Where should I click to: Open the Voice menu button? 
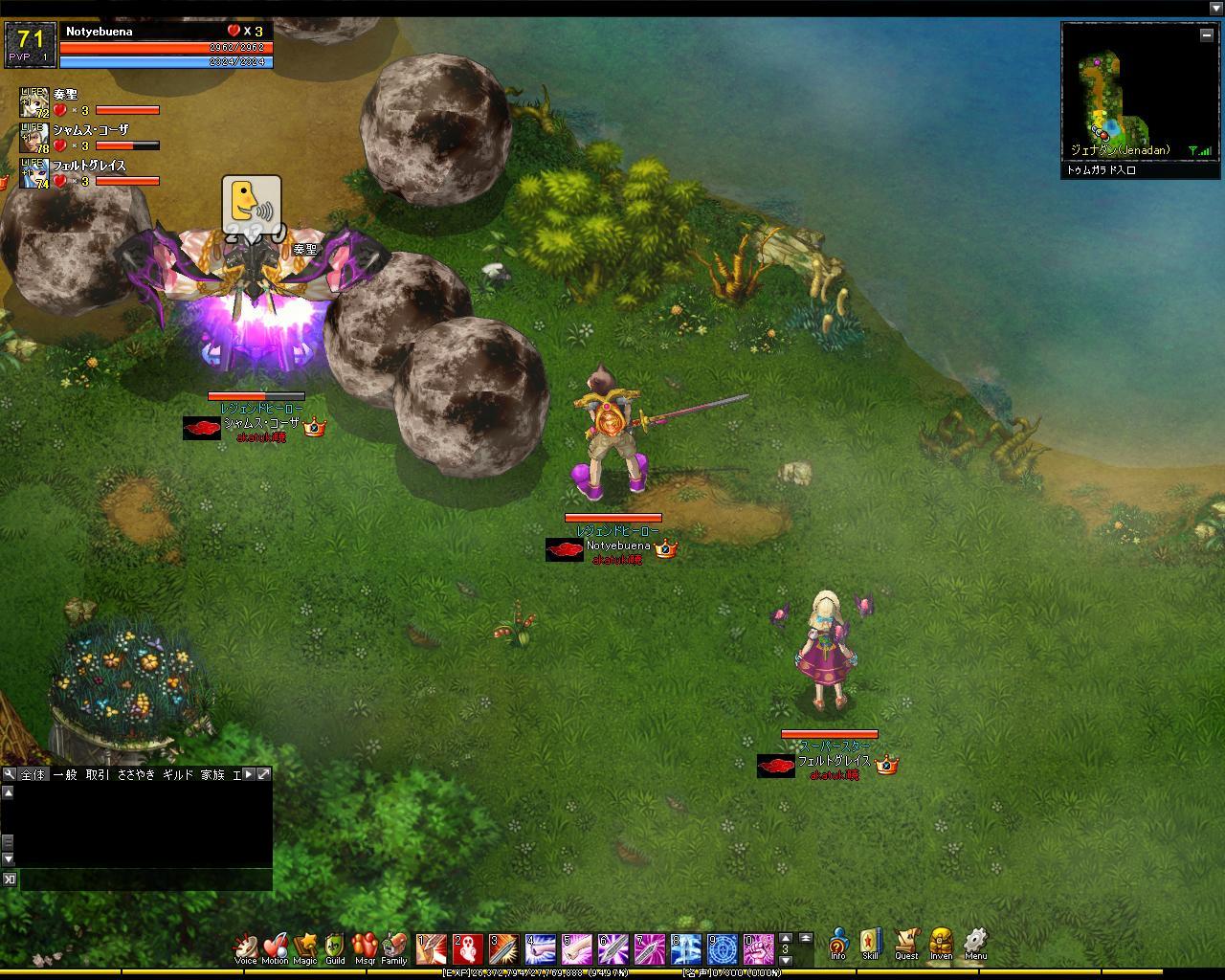246,947
